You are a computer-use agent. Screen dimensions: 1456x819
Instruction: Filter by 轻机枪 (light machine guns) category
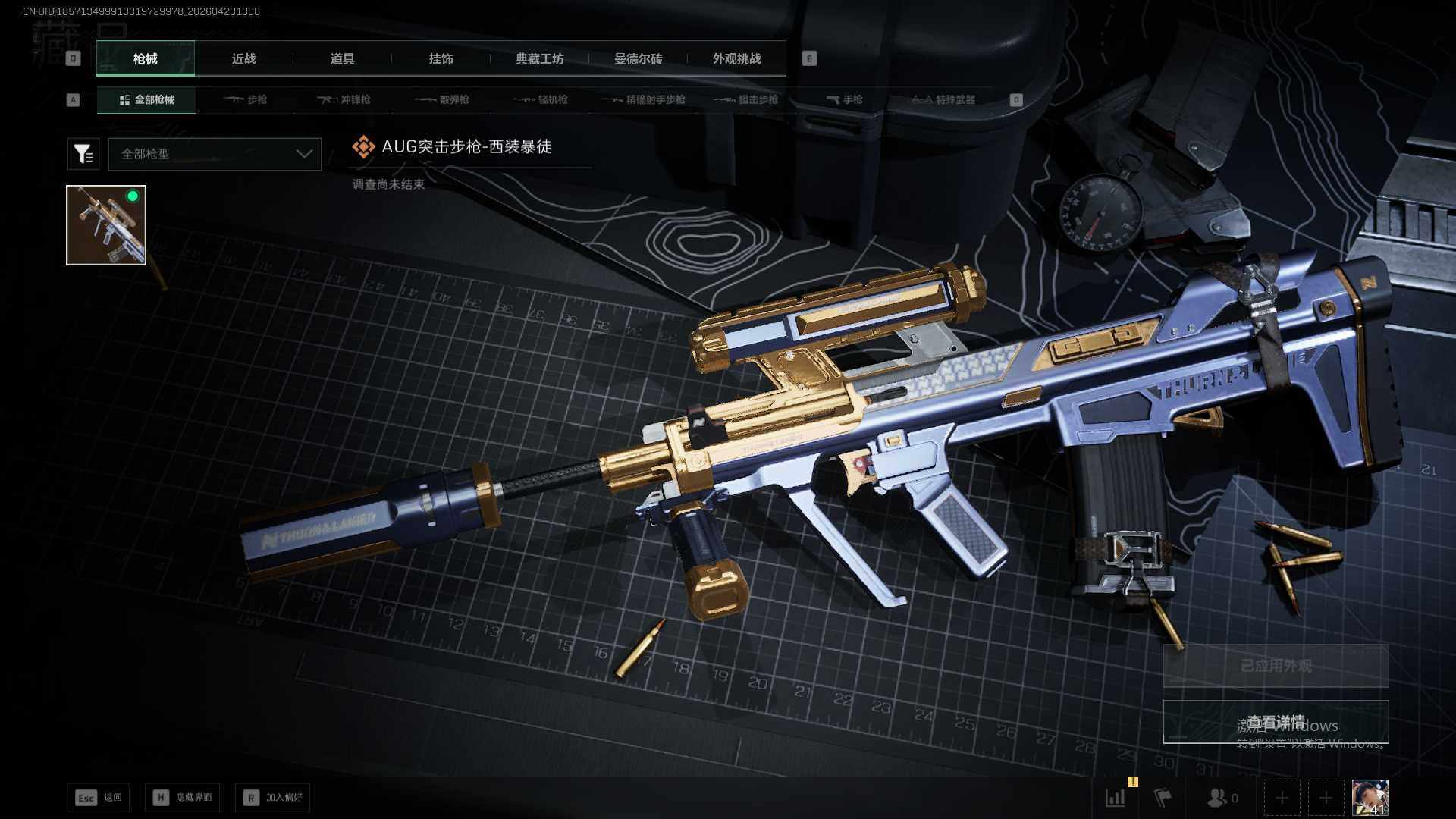point(541,99)
